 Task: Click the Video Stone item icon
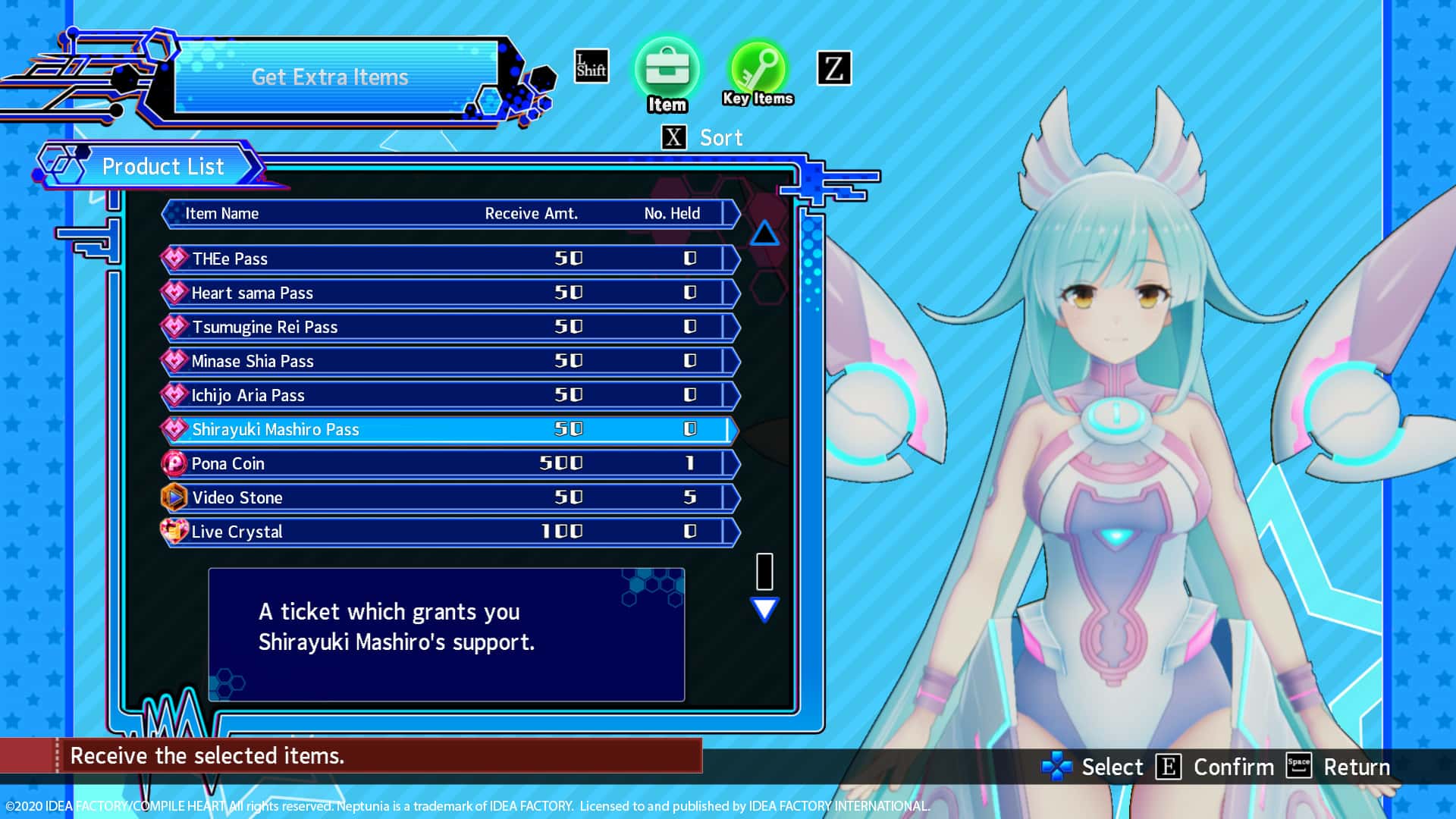pyautogui.click(x=174, y=497)
